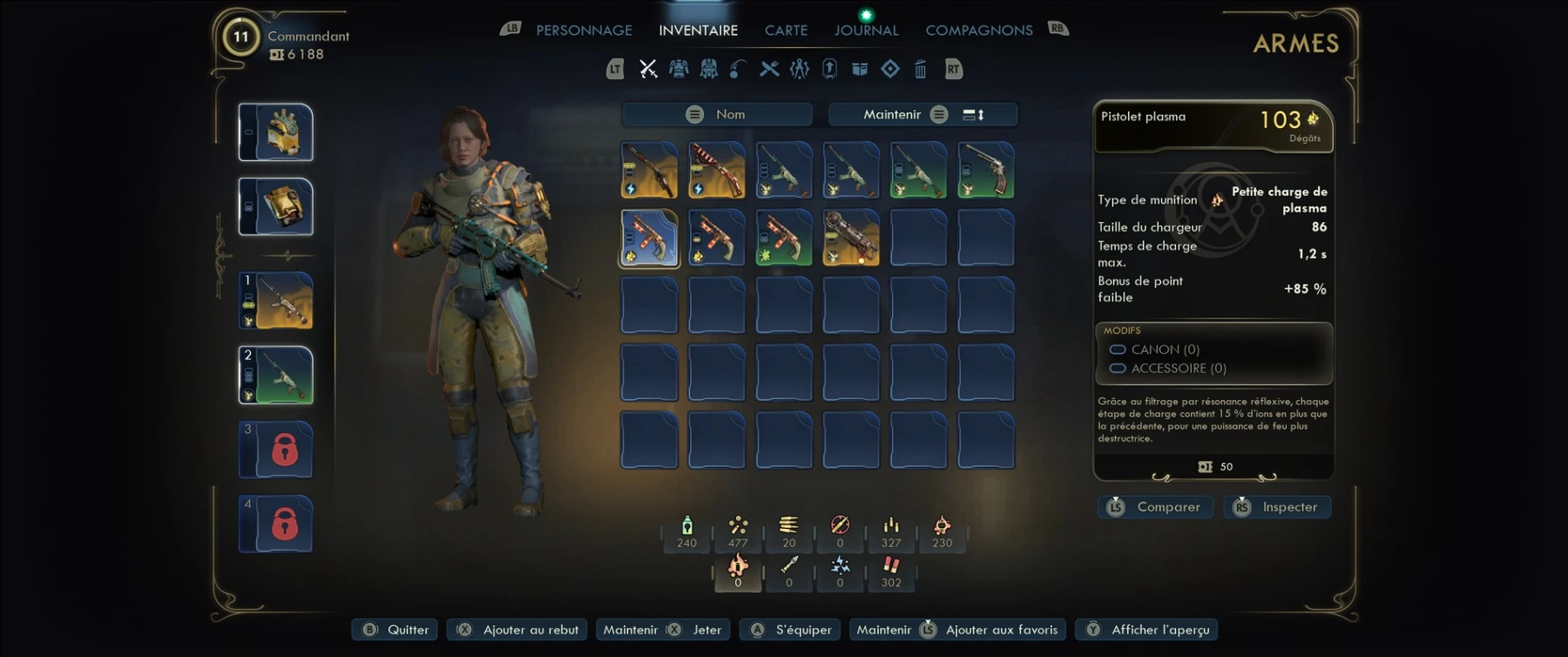Click the equipped helmet slot
This screenshot has height=657, width=1568.
276,132
